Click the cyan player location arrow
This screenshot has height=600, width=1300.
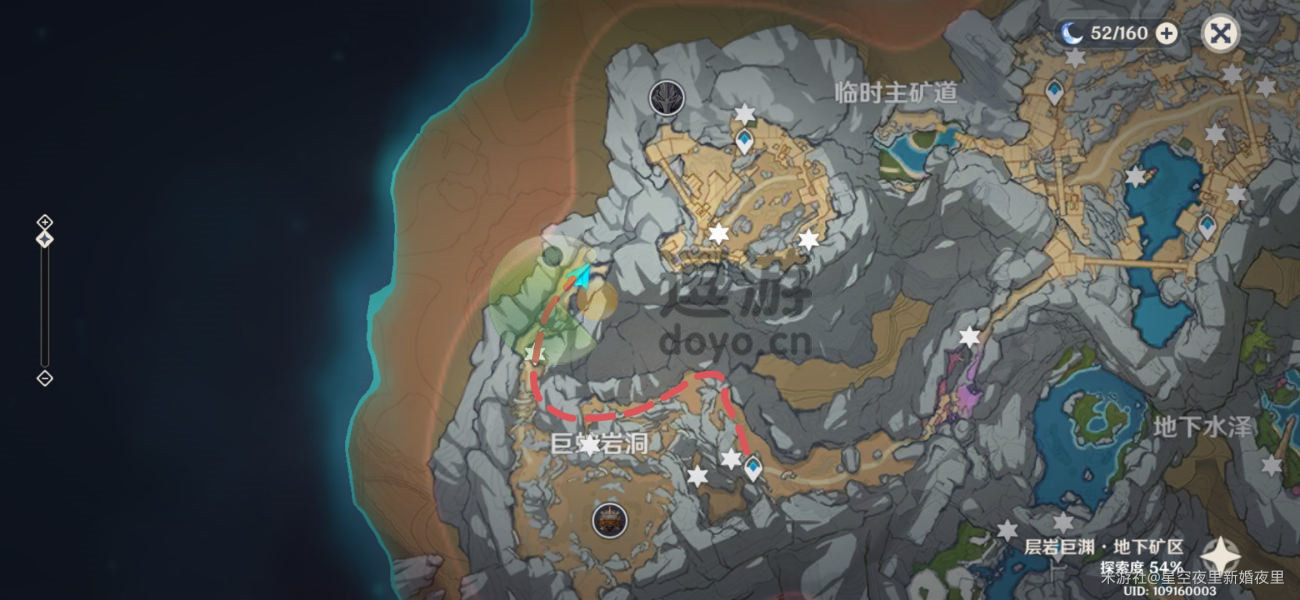point(581,274)
